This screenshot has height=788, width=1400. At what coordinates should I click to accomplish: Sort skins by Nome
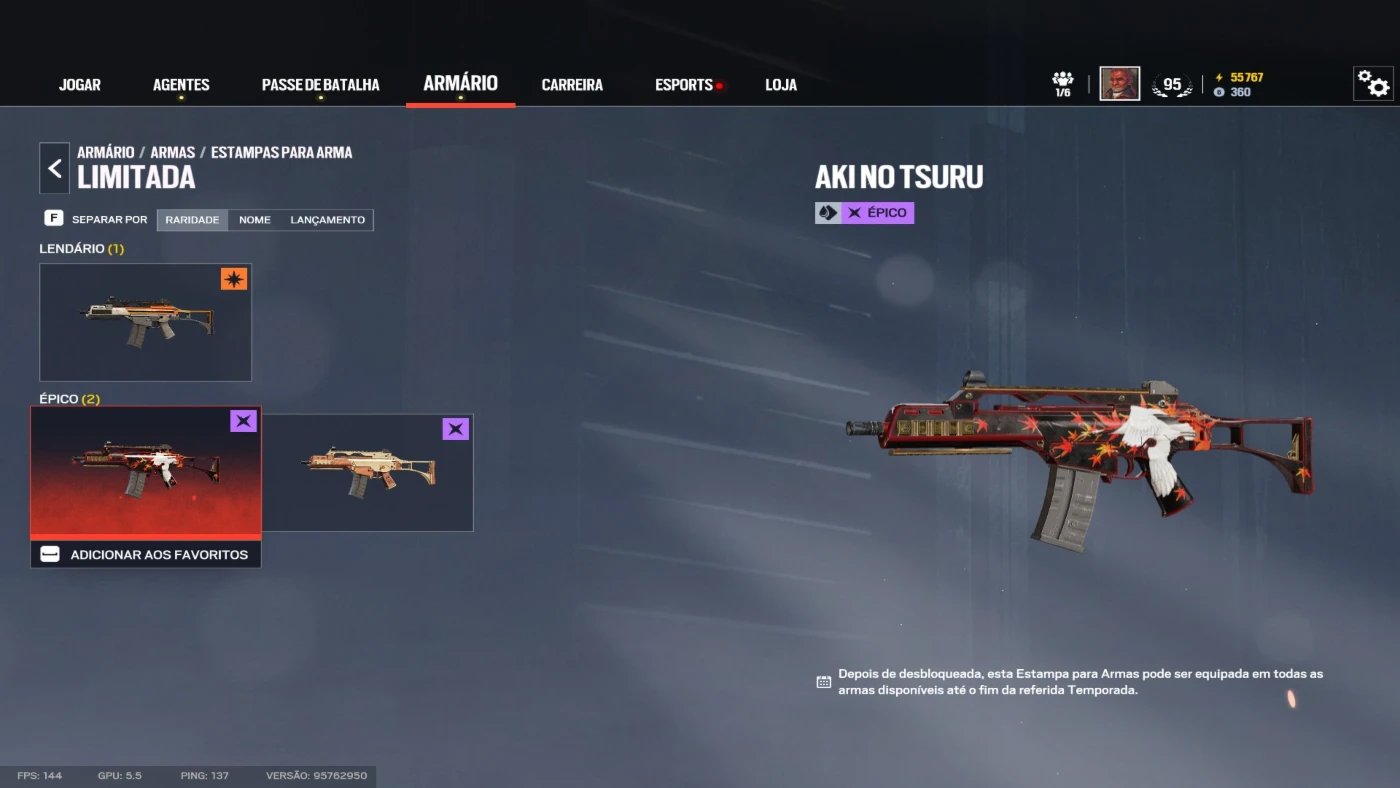point(255,220)
